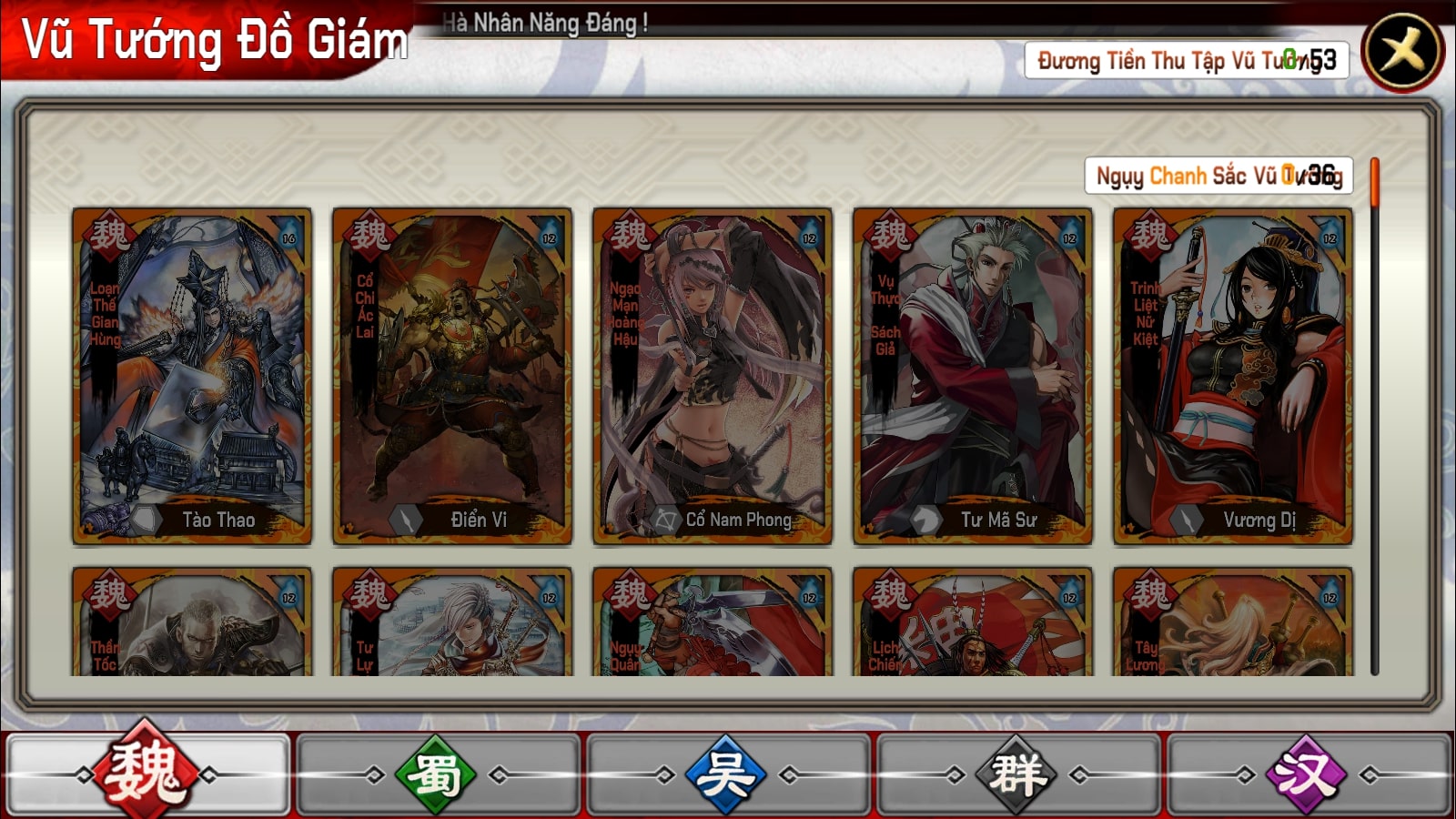Select the Tào Tháo card
This screenshot has width=1456, height=819.
192,376
